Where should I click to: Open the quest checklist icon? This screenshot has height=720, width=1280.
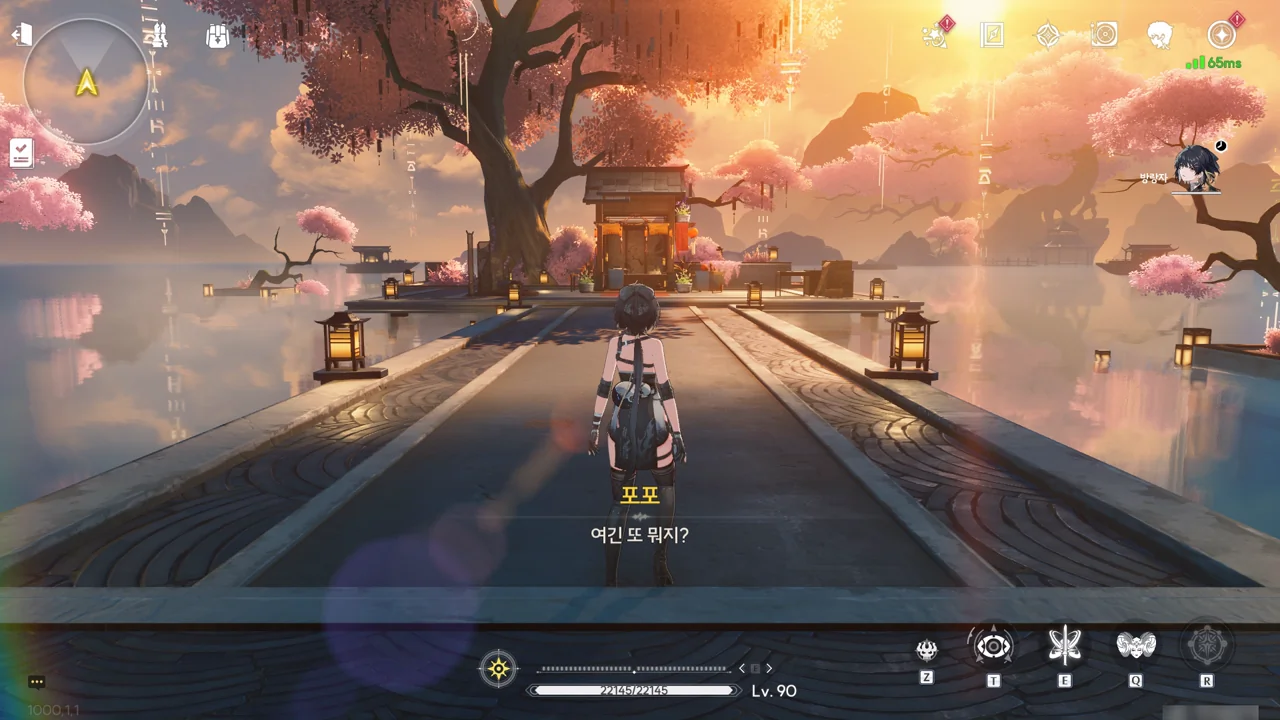coord(21,152)
